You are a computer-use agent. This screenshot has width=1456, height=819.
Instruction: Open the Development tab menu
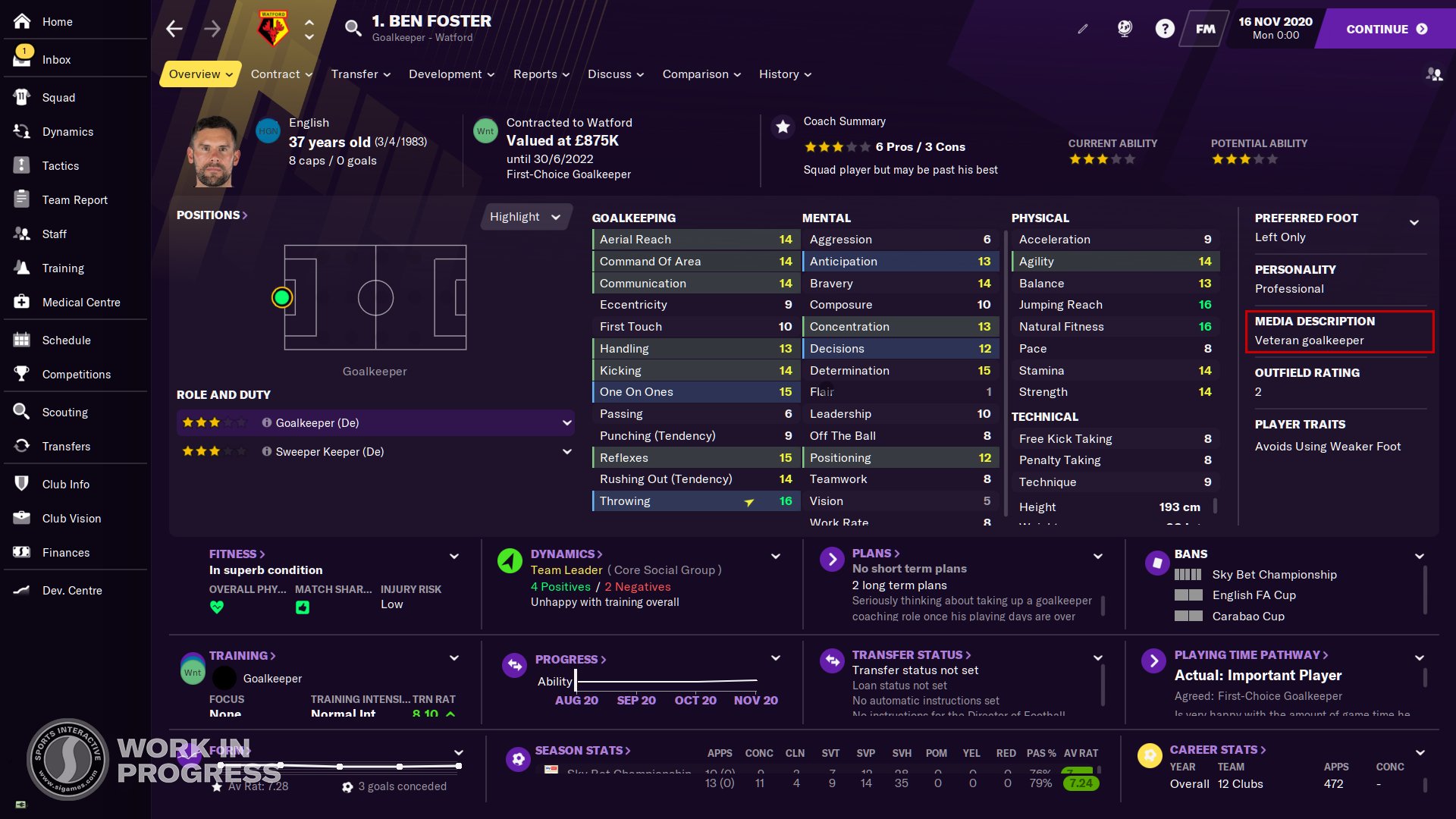[451, 74]
